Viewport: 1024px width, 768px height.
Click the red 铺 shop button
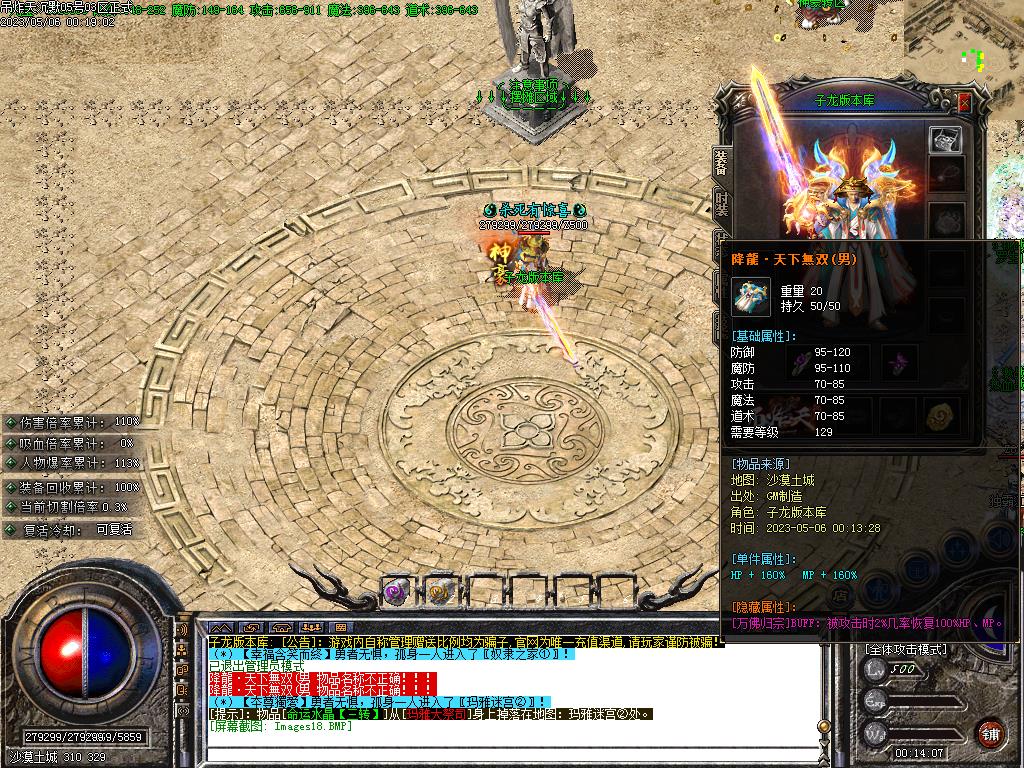(991, 733)
